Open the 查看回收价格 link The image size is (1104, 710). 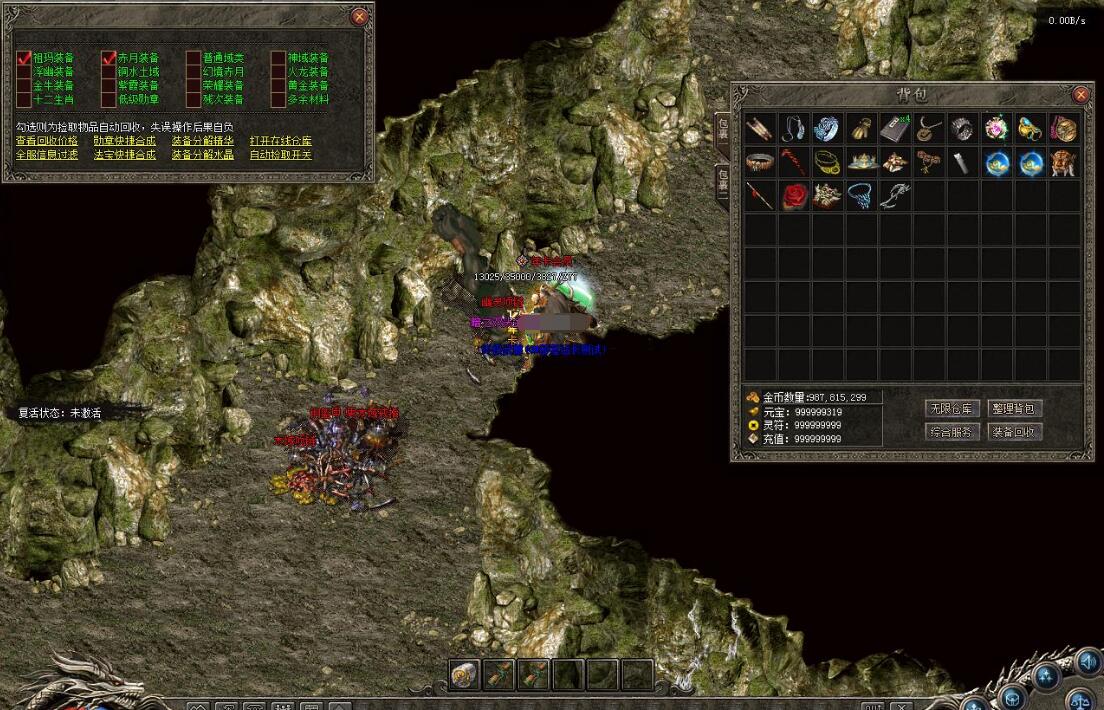[46, 141]
